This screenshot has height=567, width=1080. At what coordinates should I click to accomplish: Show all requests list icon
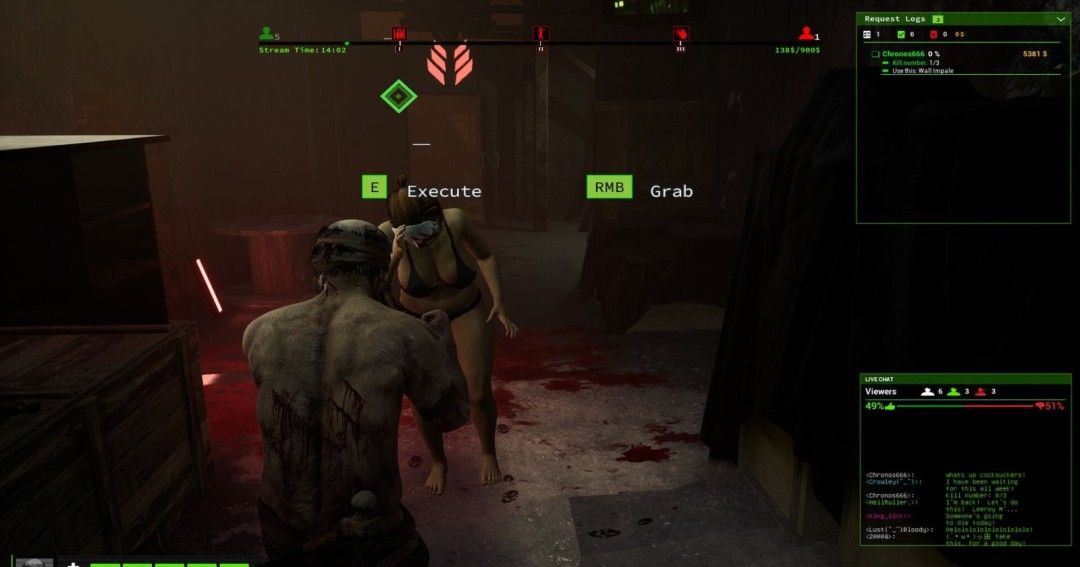867,34
